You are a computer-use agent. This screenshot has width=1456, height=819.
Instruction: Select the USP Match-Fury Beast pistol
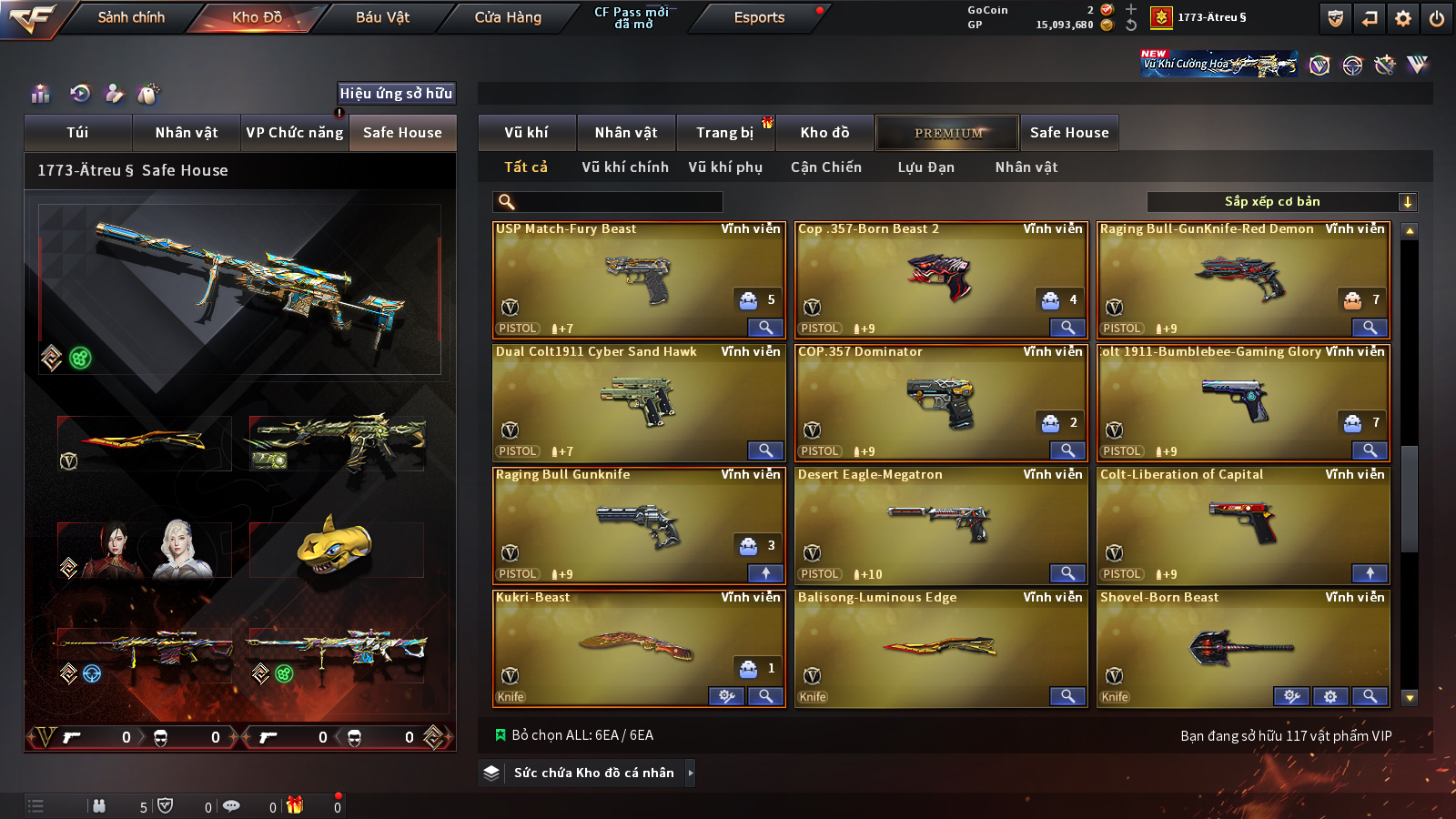pos(638,279)
